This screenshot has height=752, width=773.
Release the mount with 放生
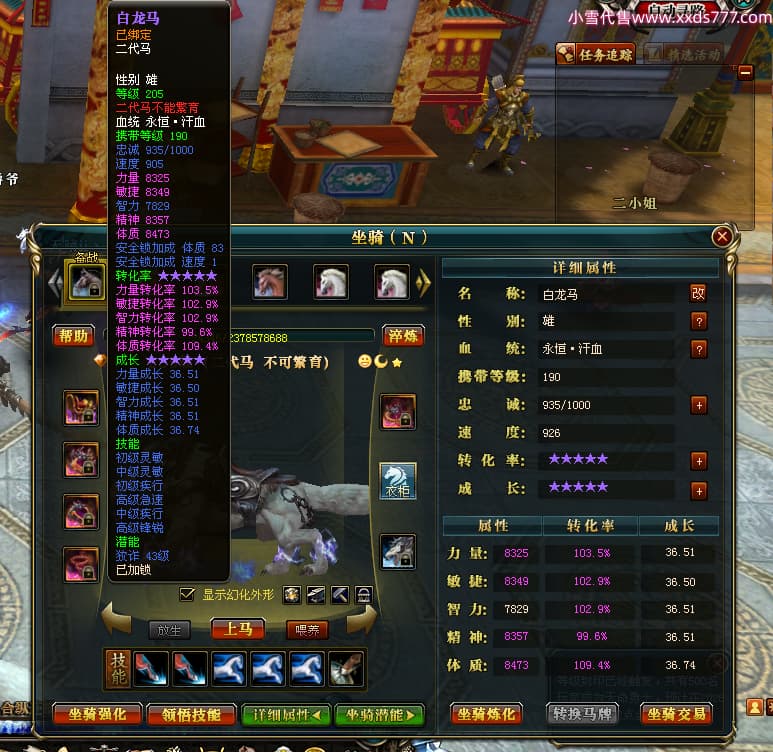(x=168, y=629)
